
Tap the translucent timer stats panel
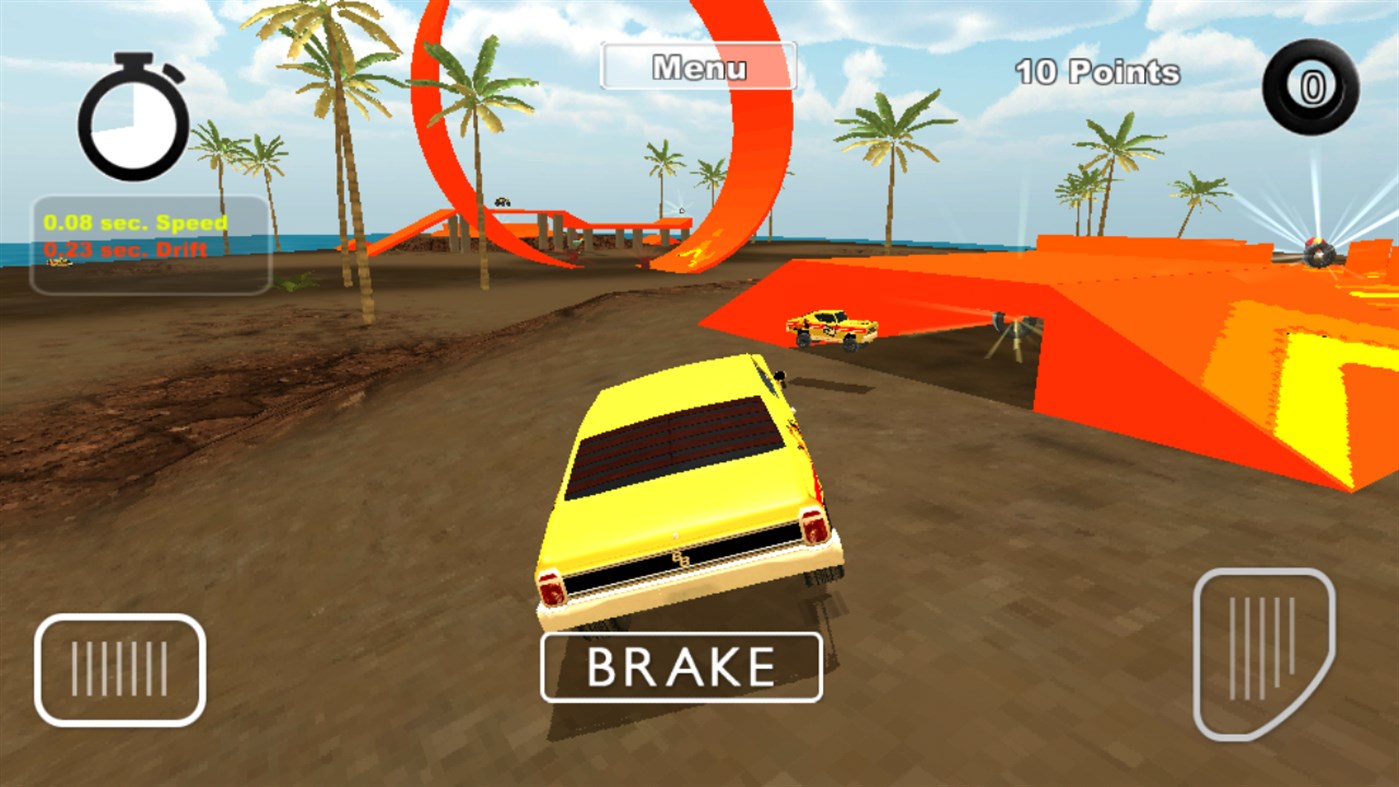click(x=150, y=245)
